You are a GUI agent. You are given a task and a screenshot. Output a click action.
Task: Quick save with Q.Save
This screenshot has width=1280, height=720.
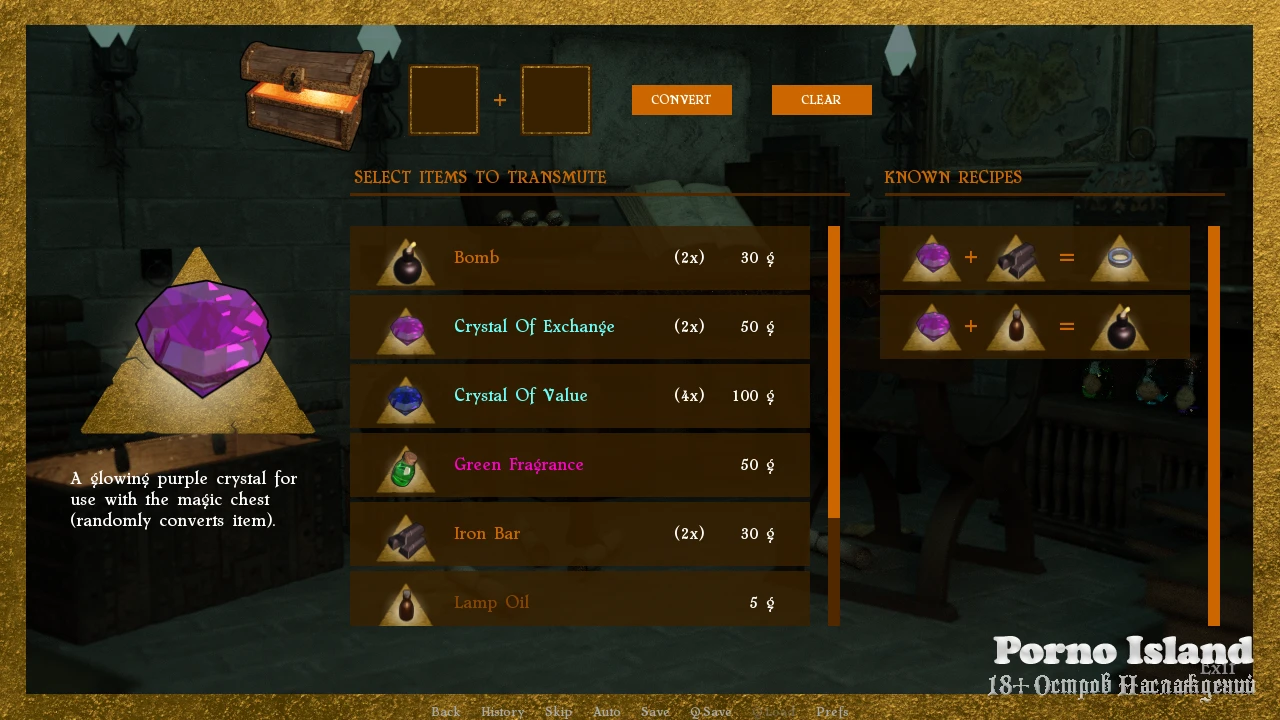coord(711,712)
